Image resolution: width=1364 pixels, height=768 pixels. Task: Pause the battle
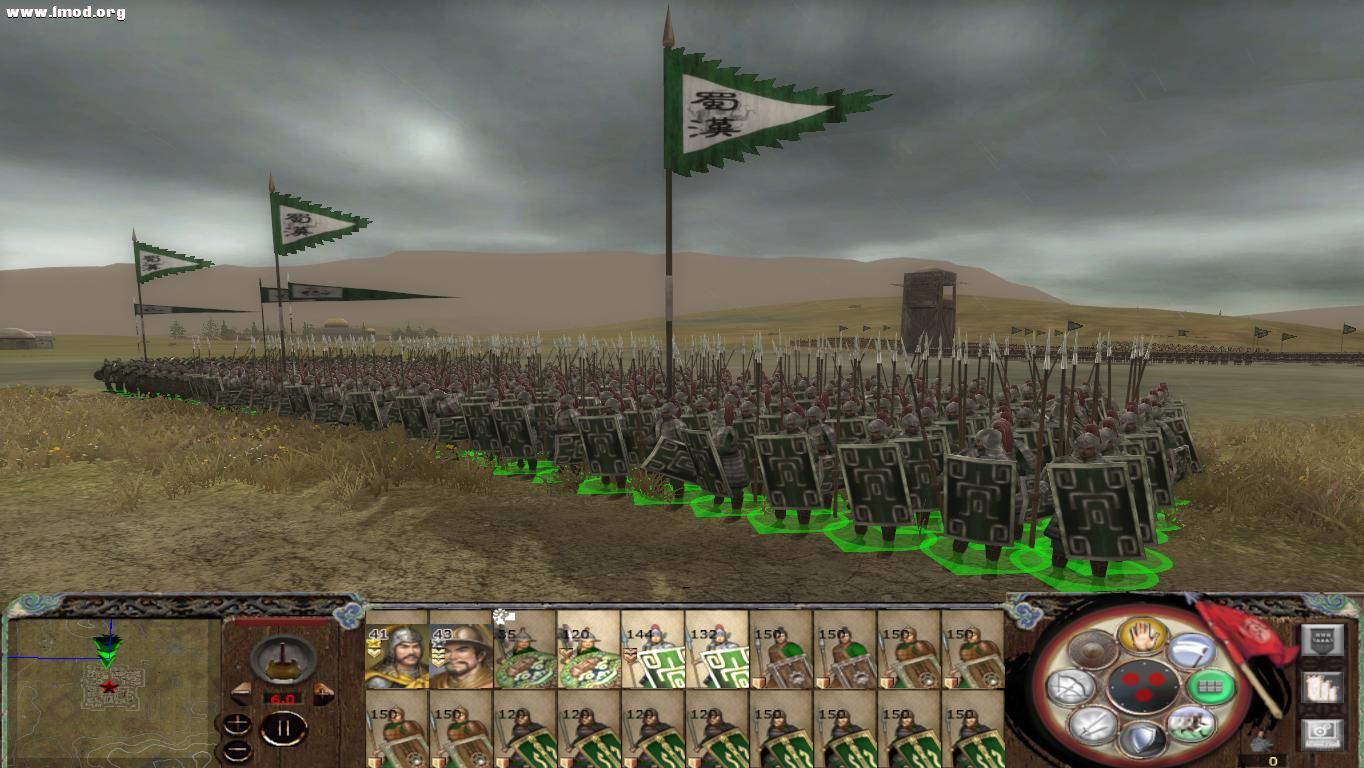[x=283, y=727]
